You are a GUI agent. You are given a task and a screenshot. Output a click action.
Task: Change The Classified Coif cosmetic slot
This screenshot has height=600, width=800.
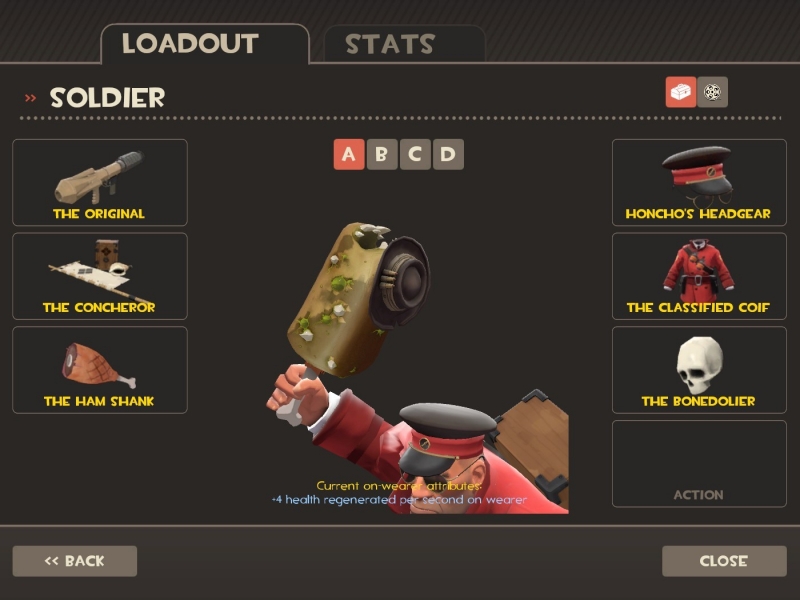(x=699, y=276)
